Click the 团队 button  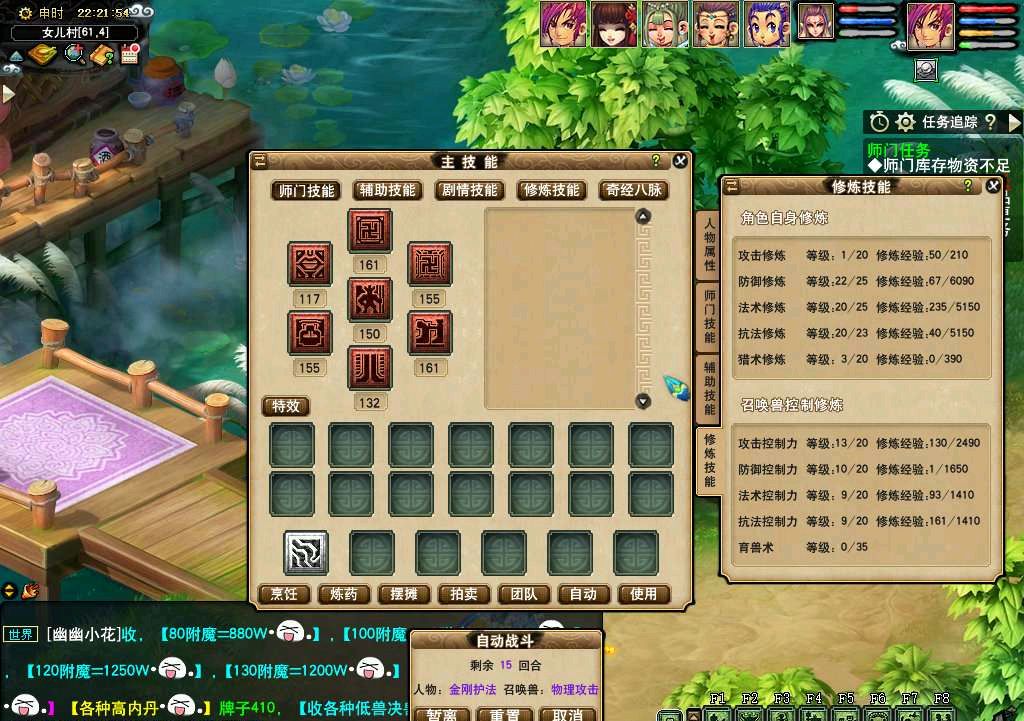(524, 594)
